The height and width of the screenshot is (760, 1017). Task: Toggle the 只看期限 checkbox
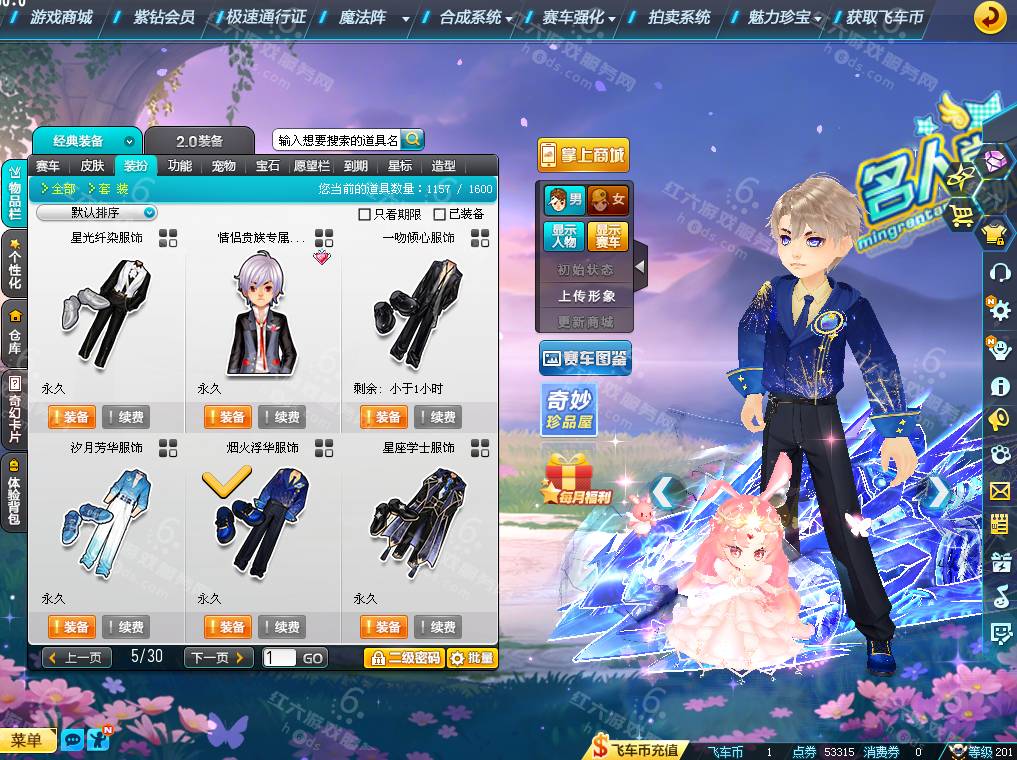[365, 214]
